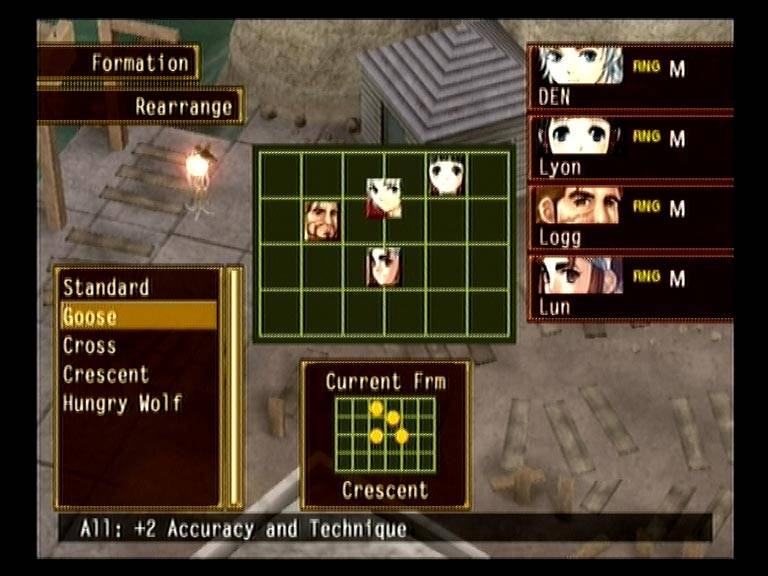This screenshot has width=768, height=576.
Task: Select the Rearrange option
Action: tap(183, 106)
